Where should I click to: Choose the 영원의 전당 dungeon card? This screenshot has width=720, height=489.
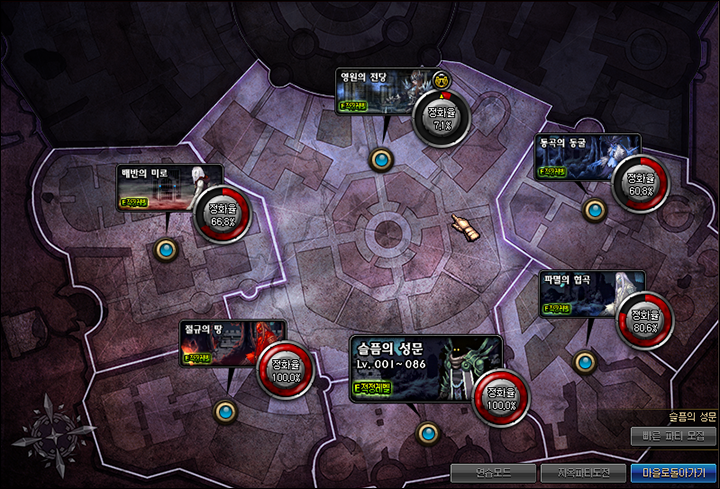(389, 90)
